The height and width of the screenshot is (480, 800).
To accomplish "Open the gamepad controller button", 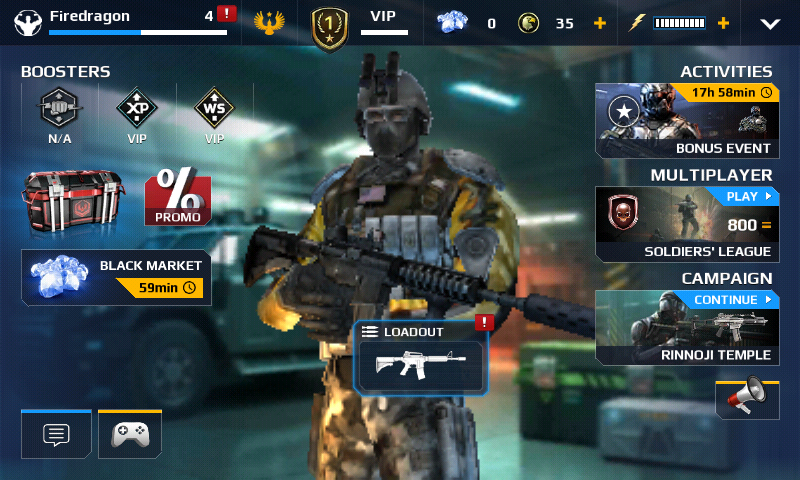I will click(x=130, y=435).
